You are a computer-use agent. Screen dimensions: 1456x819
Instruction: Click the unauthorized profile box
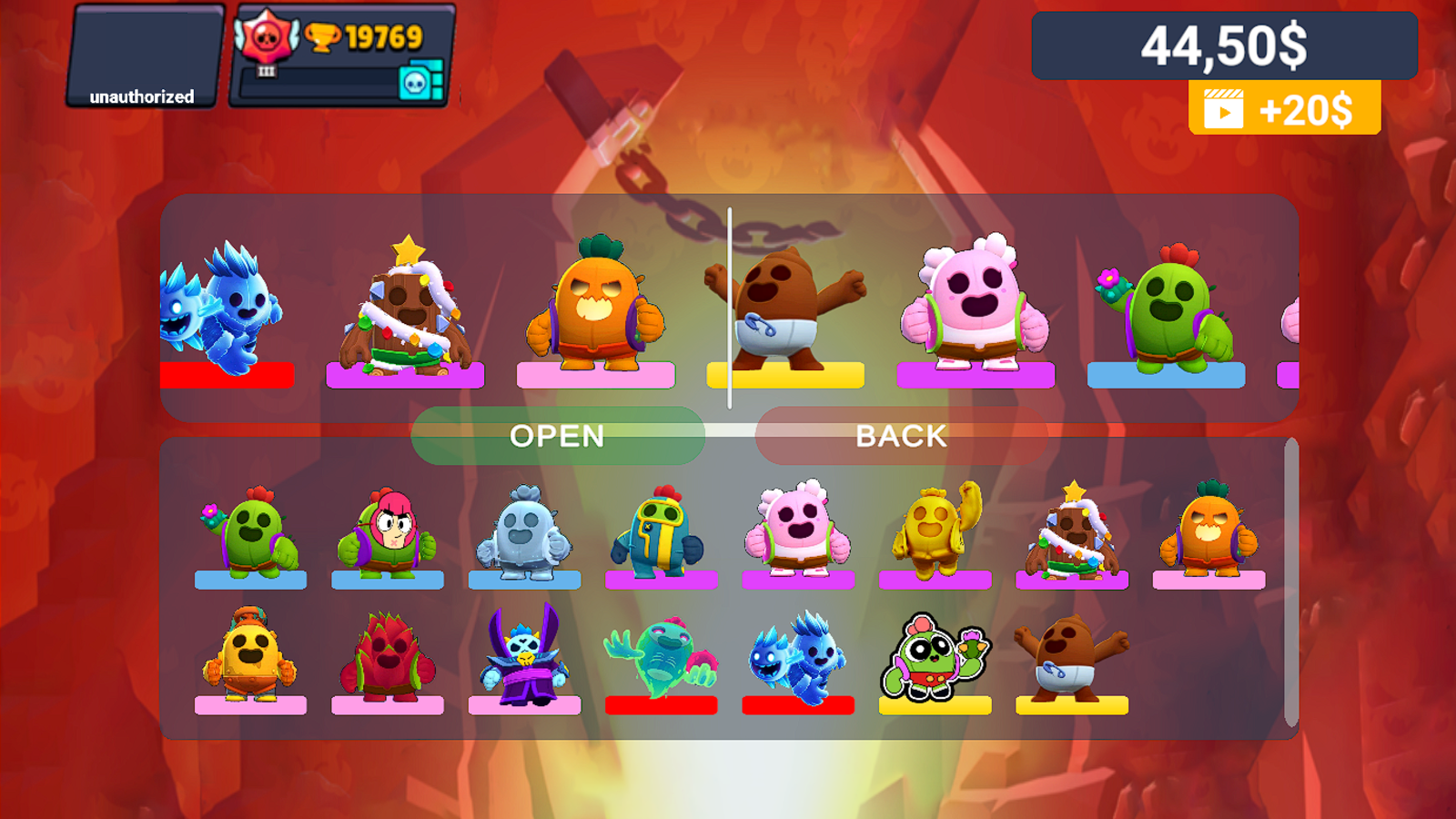point(141,56)
